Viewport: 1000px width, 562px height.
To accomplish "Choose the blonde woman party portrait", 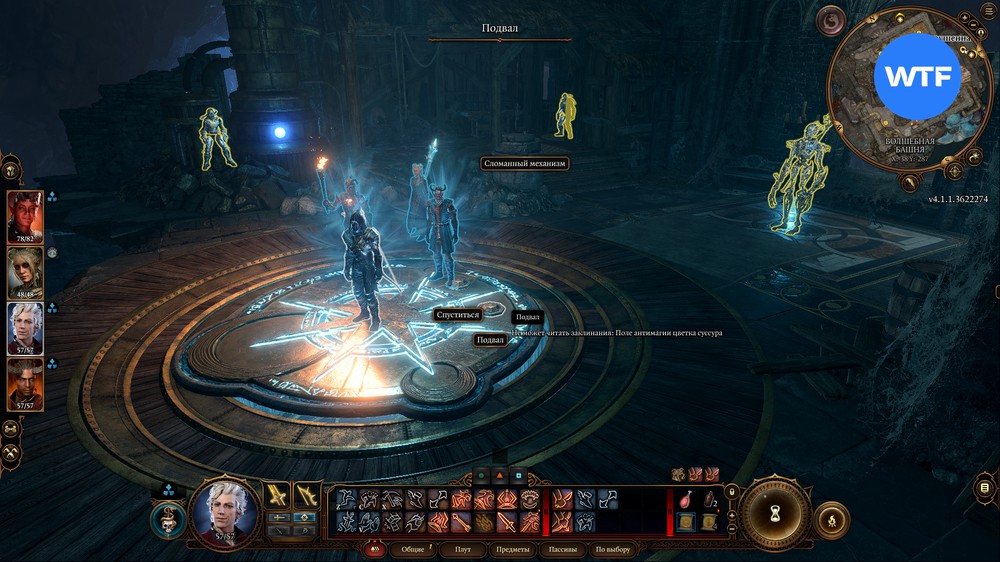I will pos(25,273).
